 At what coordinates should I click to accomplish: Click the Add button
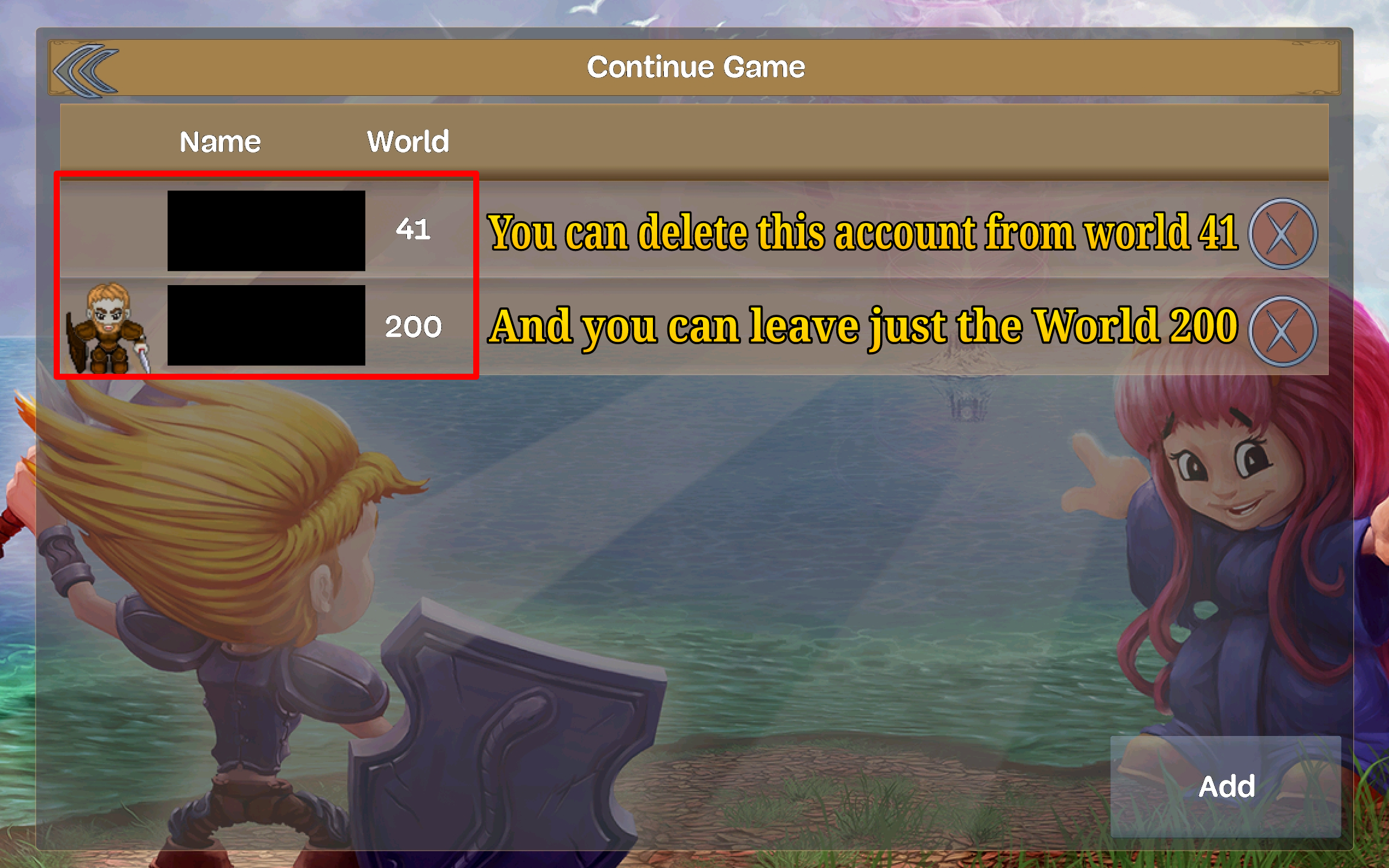point(1226,785)
